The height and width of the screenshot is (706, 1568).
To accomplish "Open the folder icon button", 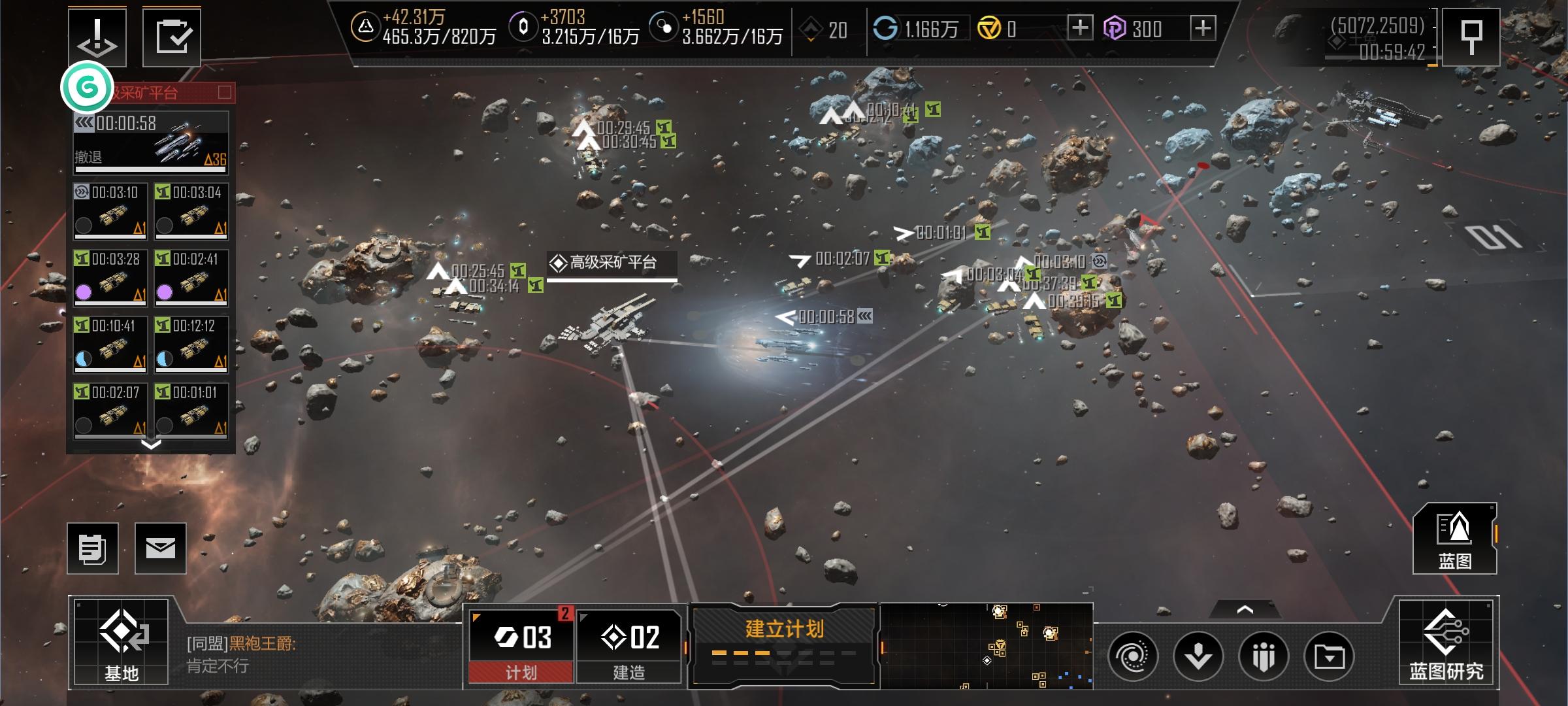I will (x=1329, y=656).
